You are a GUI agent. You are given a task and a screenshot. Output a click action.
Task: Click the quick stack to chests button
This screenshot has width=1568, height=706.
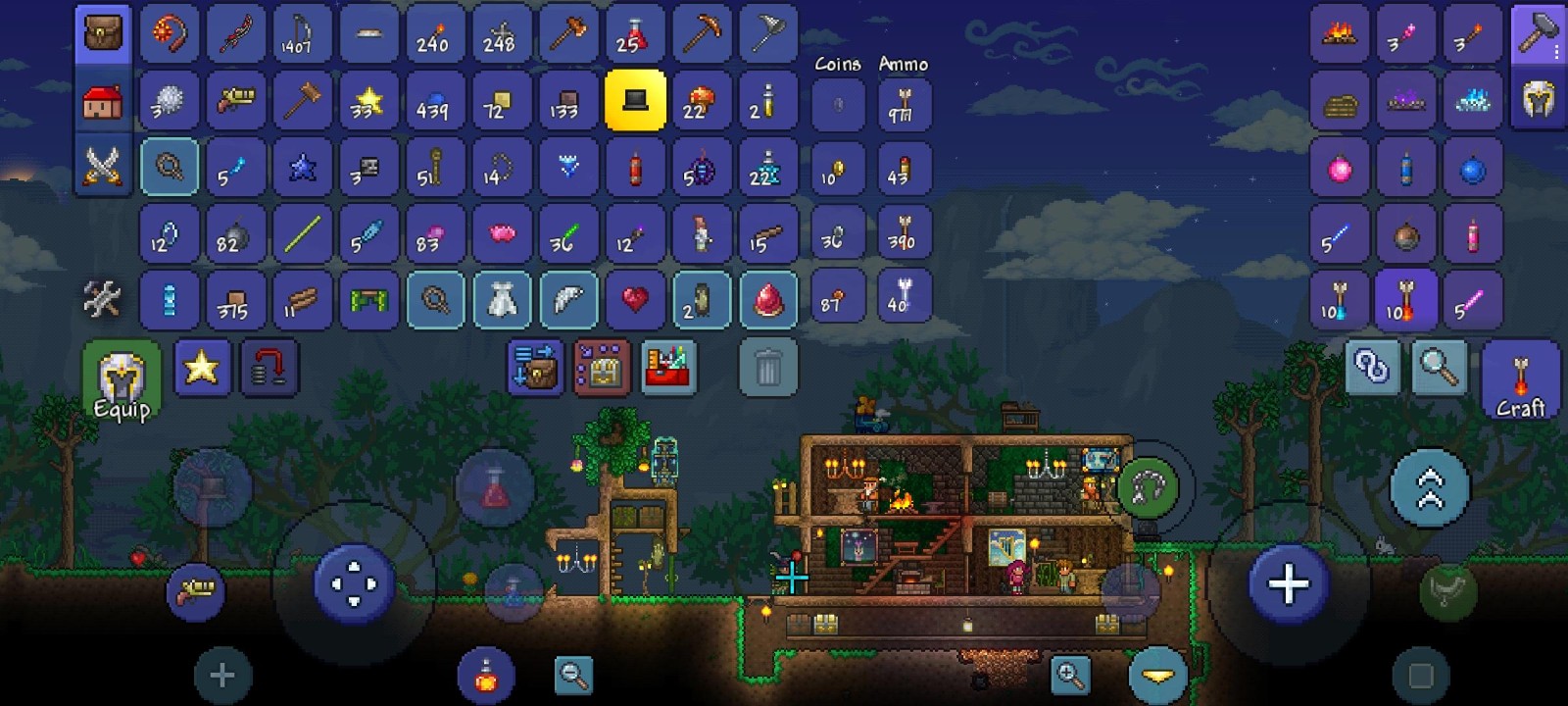point(535,368)
